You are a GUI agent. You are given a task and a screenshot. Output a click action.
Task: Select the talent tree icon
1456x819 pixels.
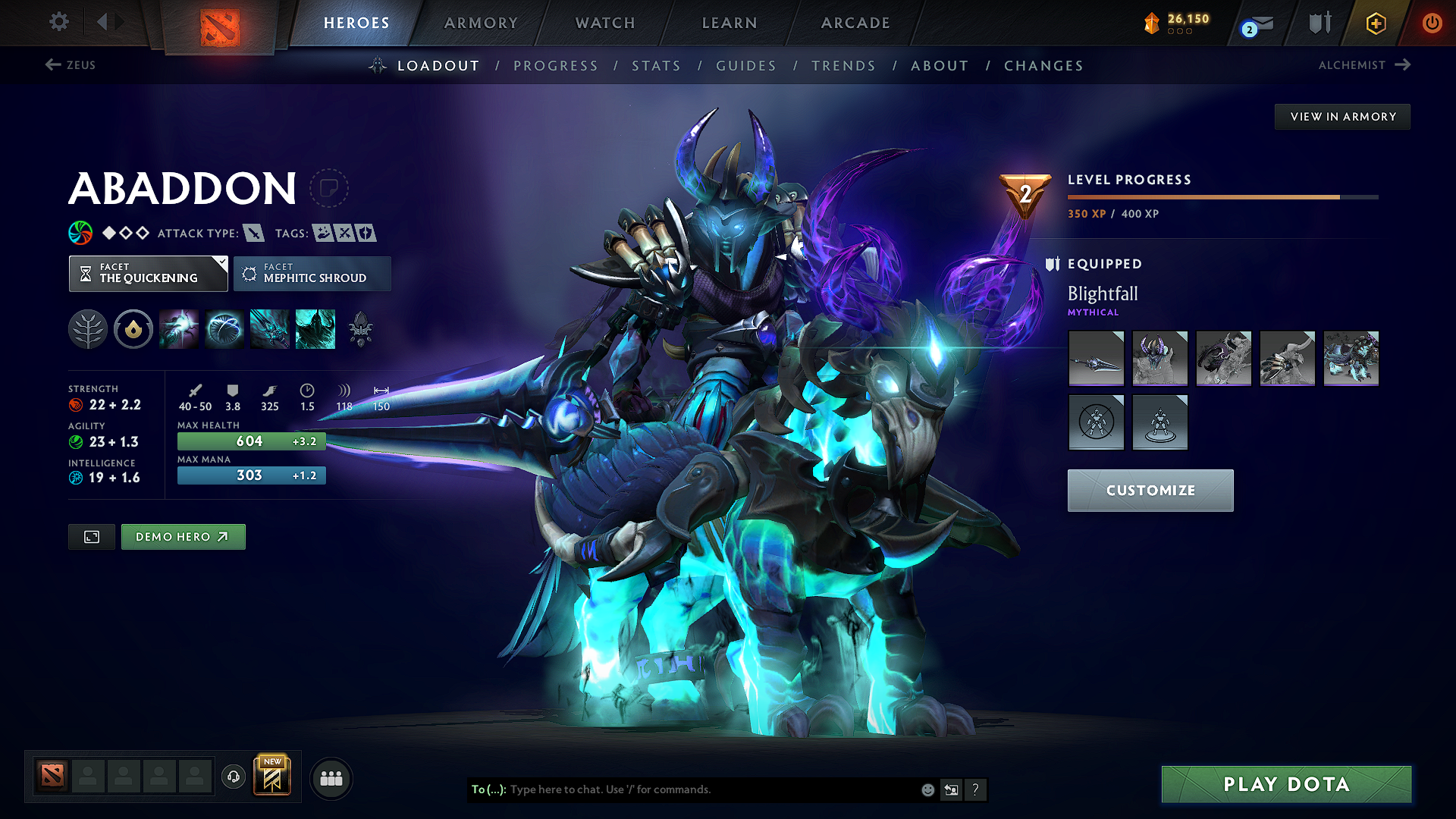click(x=88, y=329)
